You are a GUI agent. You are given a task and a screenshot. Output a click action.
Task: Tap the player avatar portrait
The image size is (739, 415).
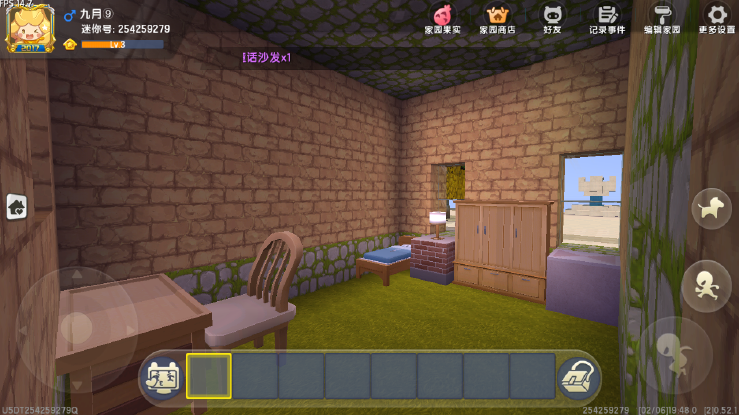click(30, 29)
